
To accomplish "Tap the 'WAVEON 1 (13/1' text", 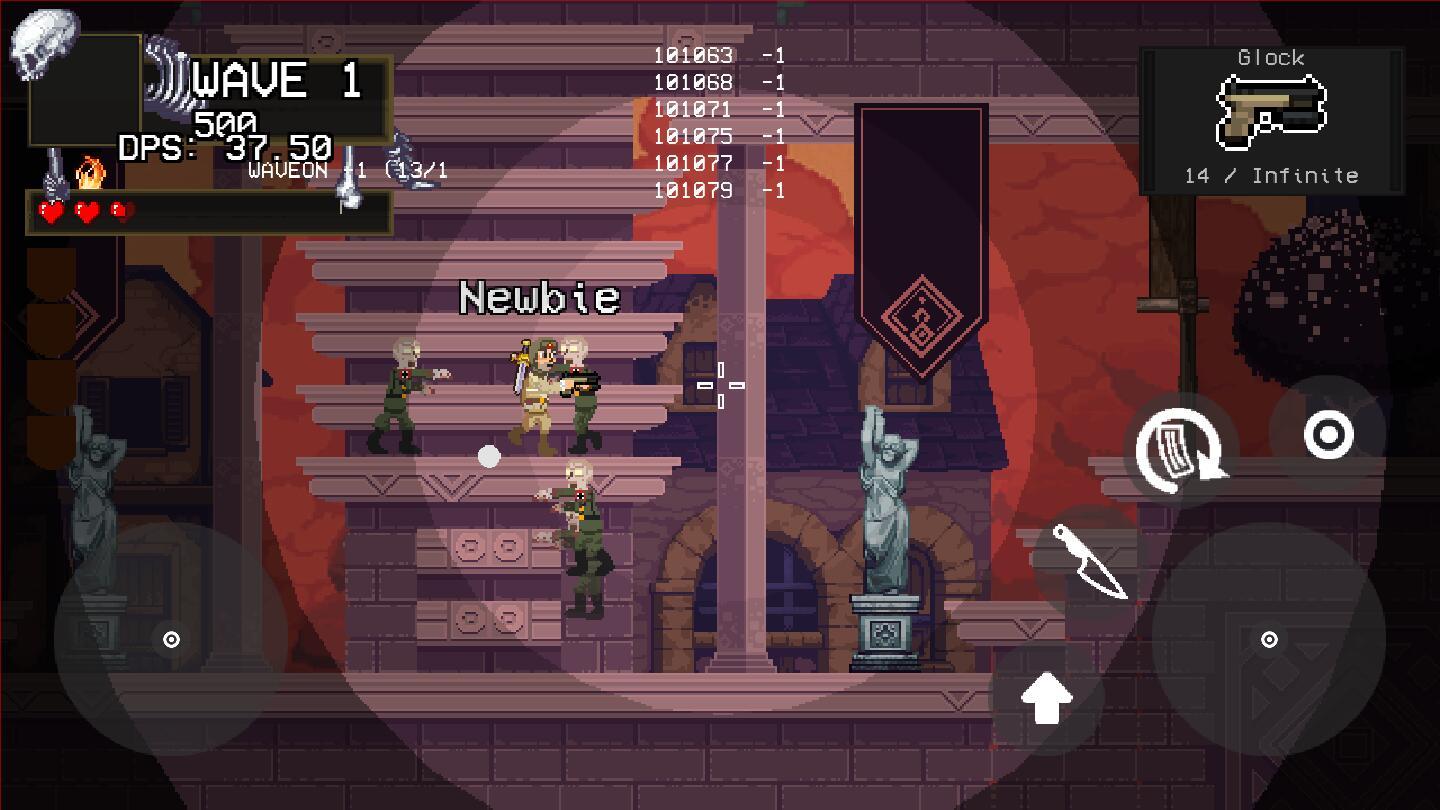I will tap(345, 171).
